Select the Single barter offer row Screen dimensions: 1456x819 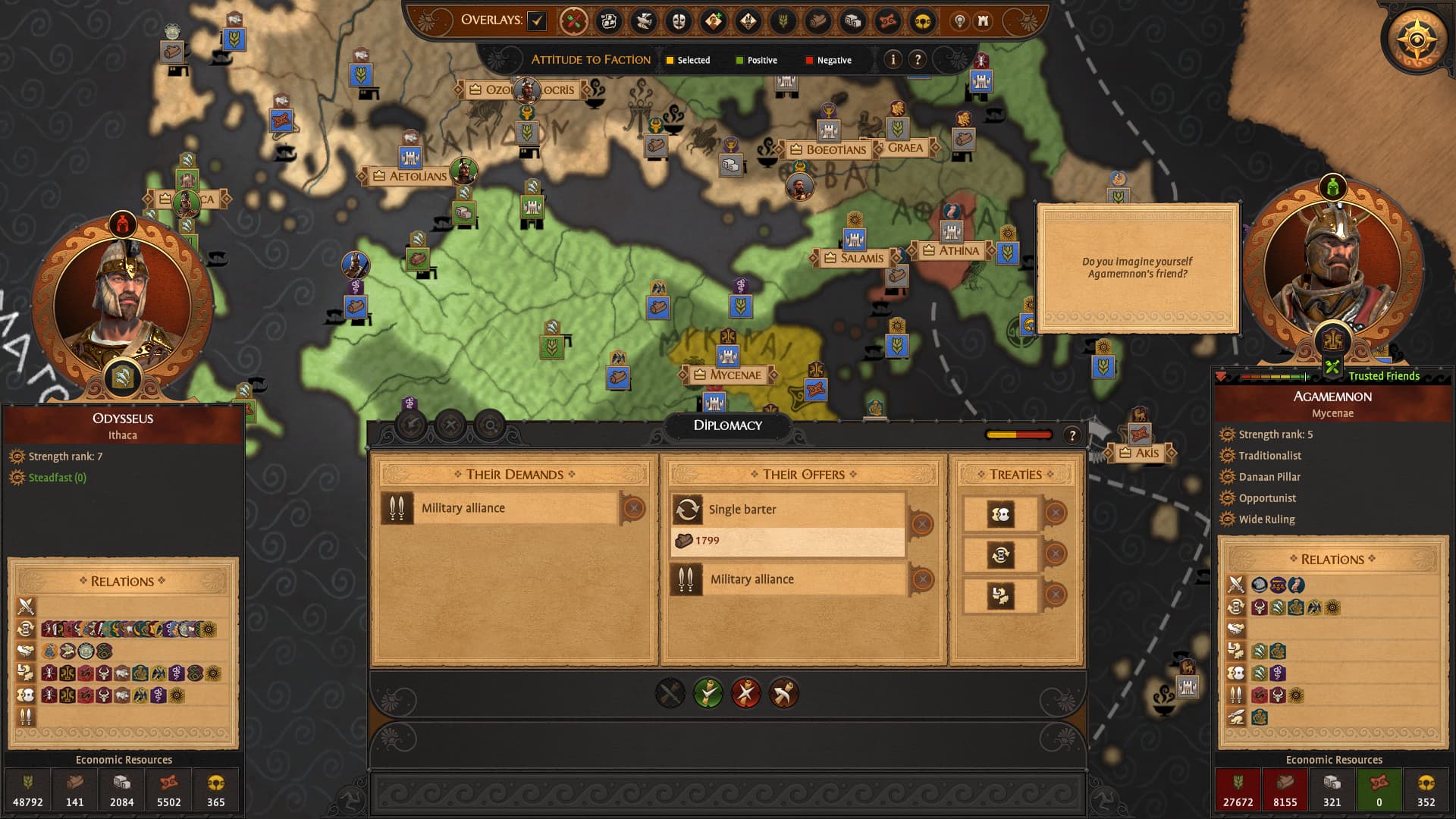pos(789,510)
